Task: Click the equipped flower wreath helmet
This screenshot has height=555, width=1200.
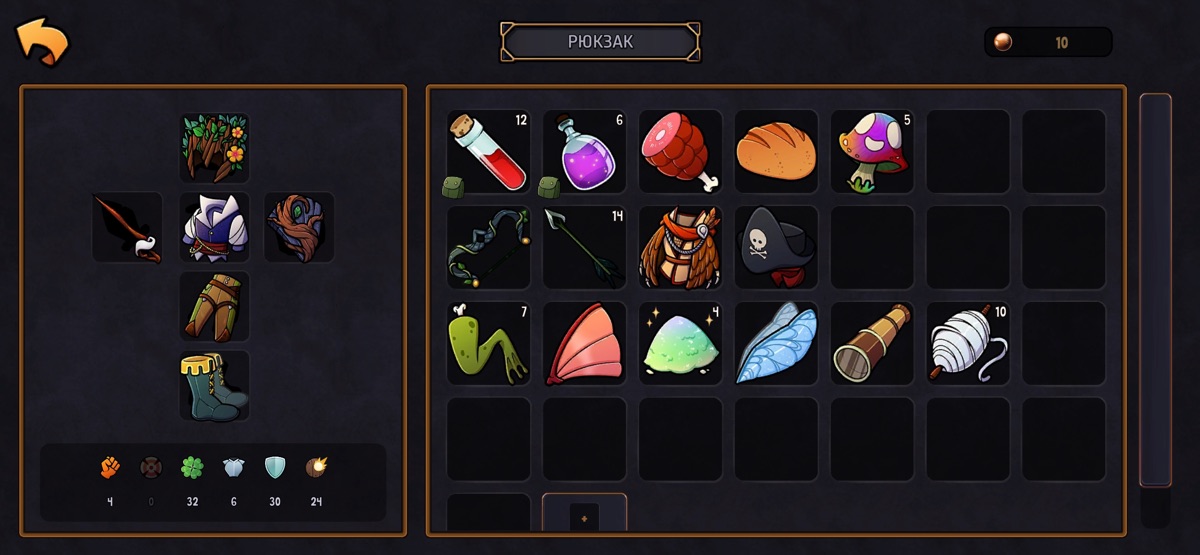Action: (x=214, y=148)
